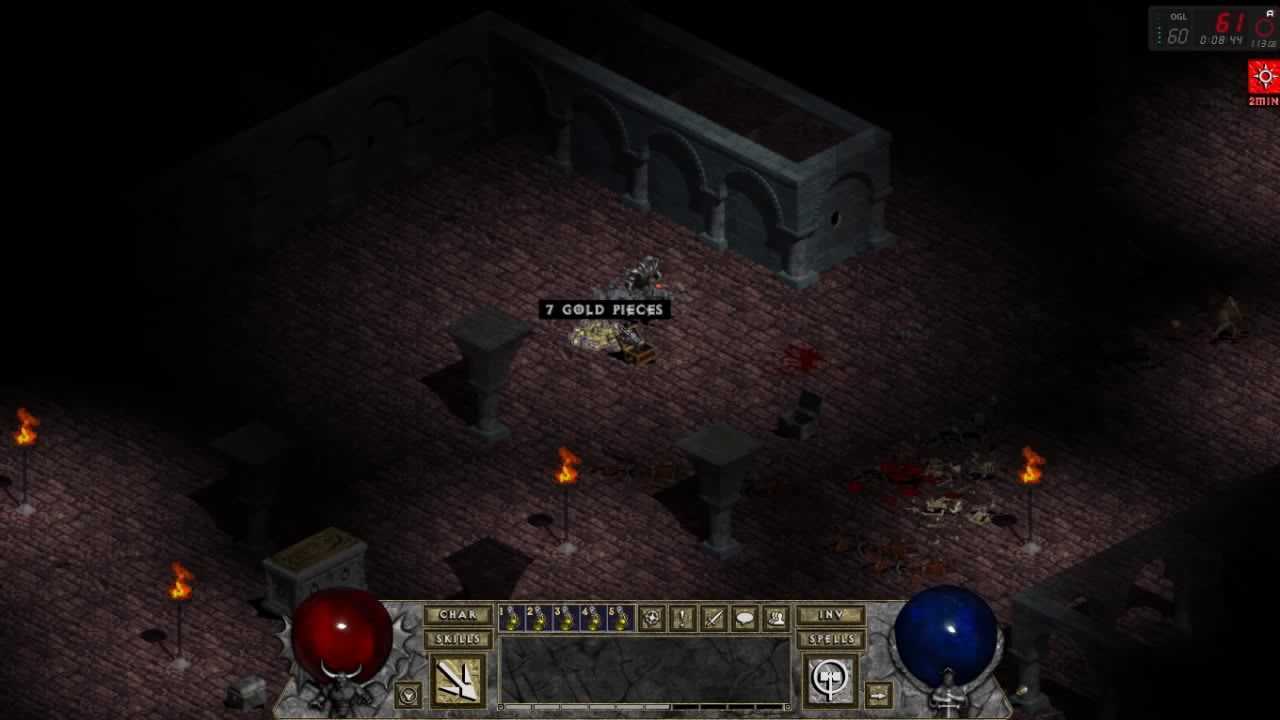
Task: Pick up the 7 Gold Pieces label
Action: 604,310
